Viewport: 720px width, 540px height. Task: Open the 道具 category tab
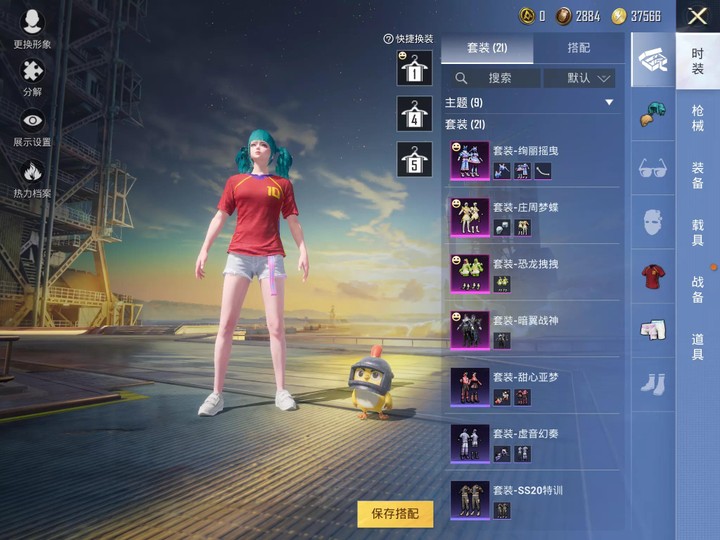point(697,347)
